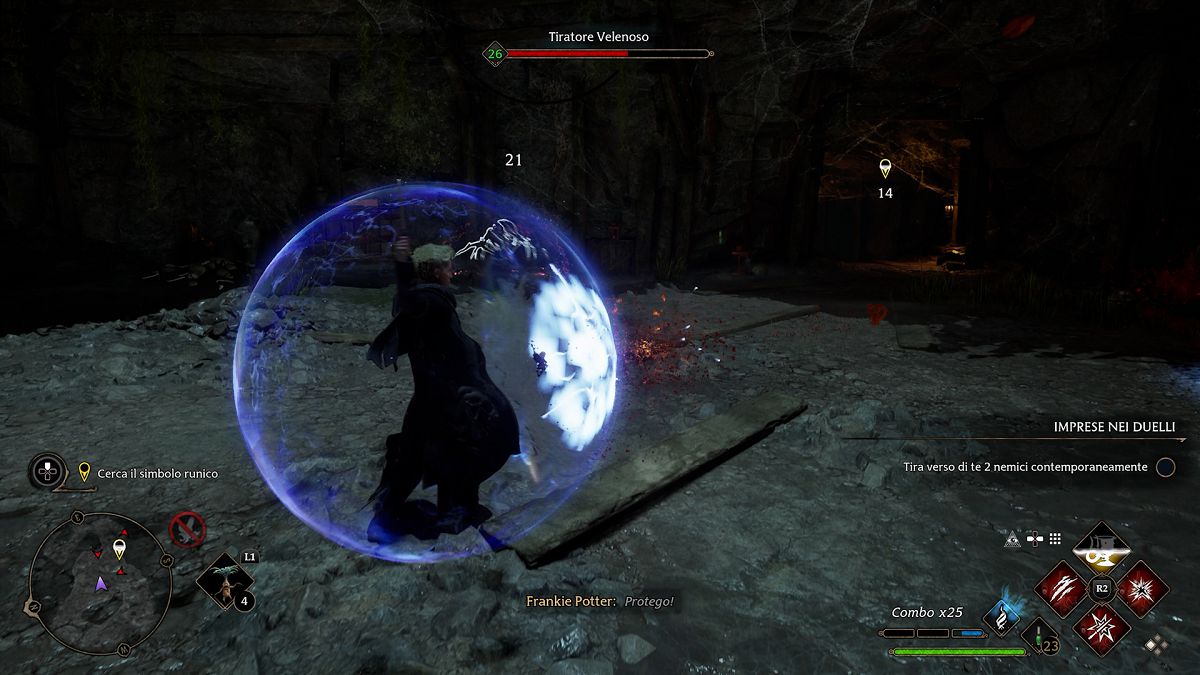Image resolution: width=1200 pixels, height=675 pixels.
Task: Select the Mandrake item slot
Action: click(x=220, y=582)
